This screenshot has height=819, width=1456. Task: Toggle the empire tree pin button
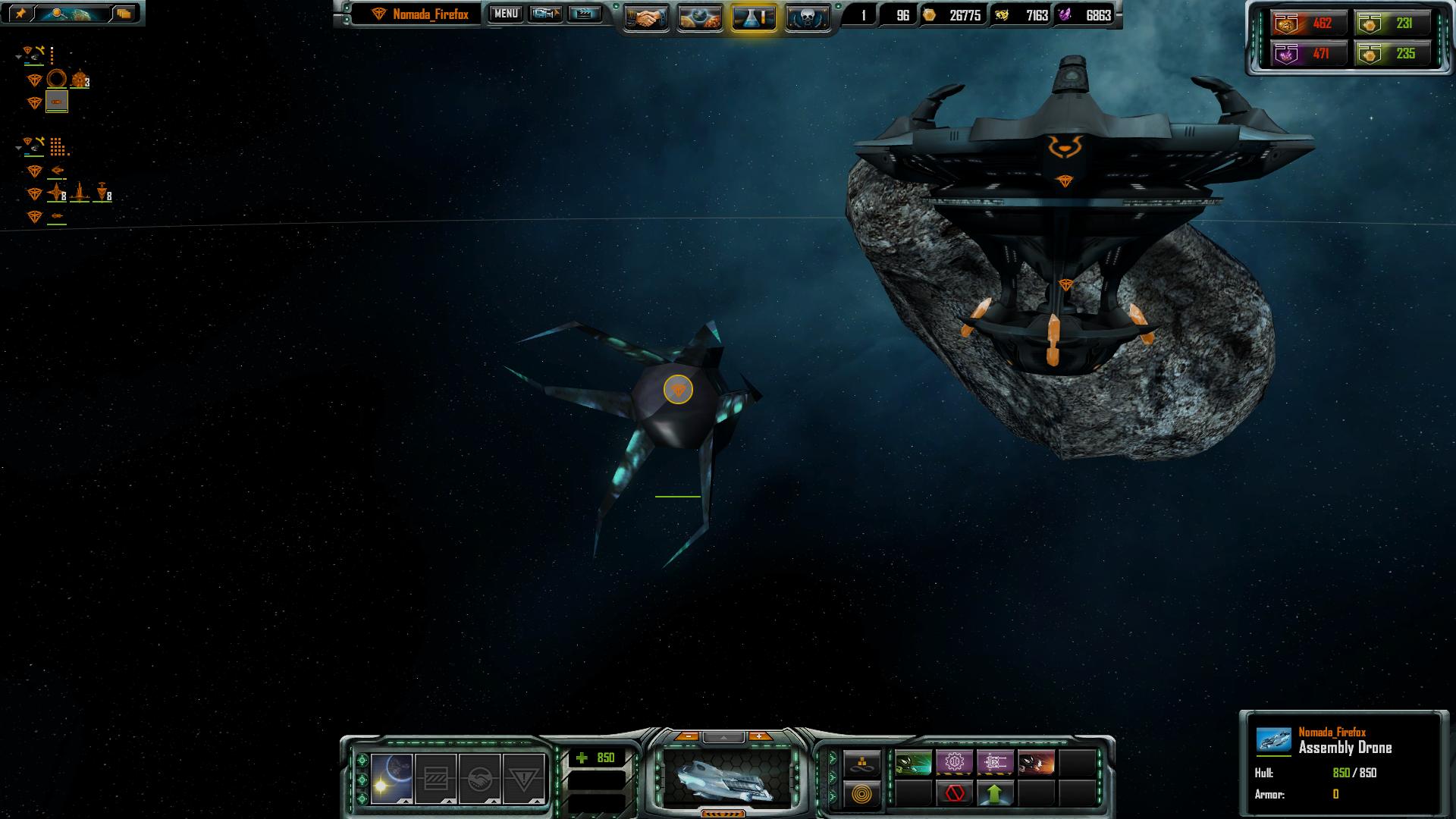(x=20, y=13)
